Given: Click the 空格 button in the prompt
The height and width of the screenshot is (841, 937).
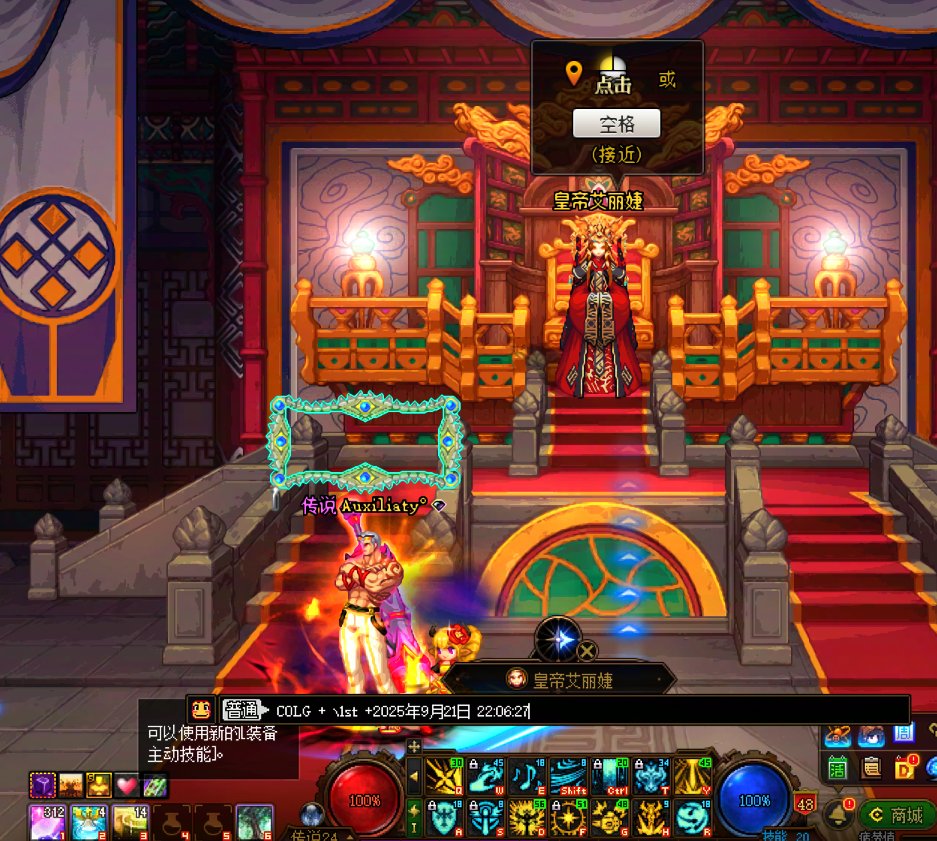Looking at the screenshot, I should 616,123.
